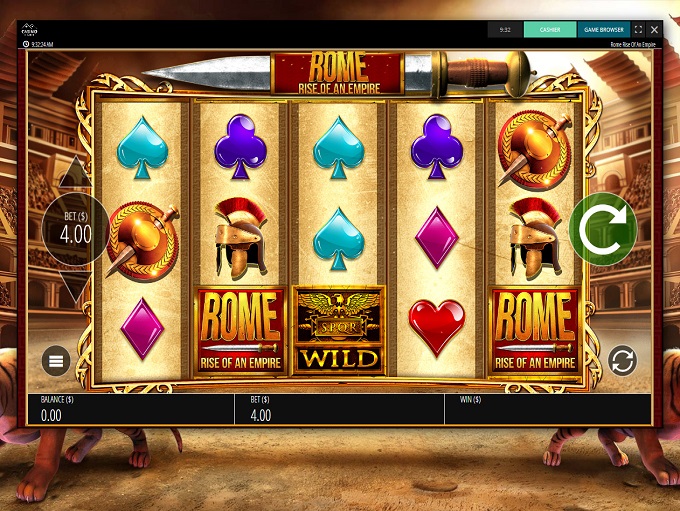Activate the autoplay circular arrows button

pos(622,360)
